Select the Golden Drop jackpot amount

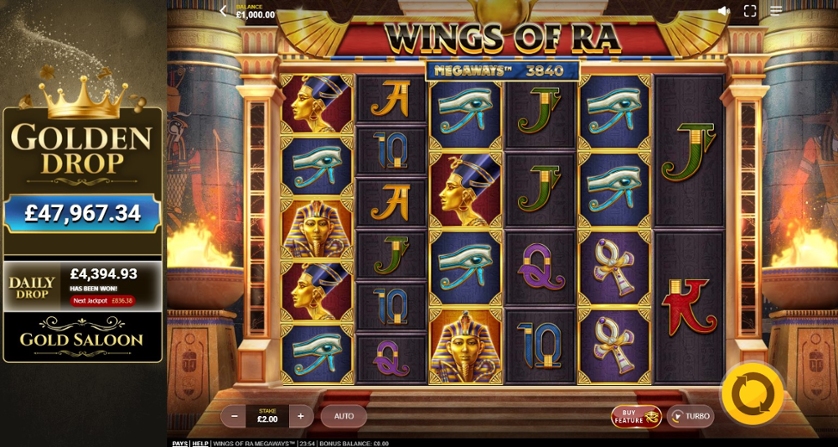coord(83,213)
